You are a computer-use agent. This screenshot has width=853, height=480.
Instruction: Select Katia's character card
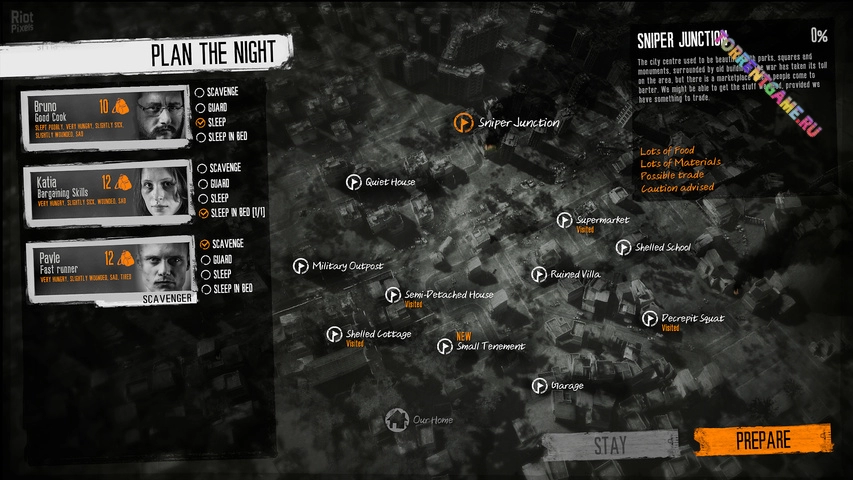coord(107,190)
